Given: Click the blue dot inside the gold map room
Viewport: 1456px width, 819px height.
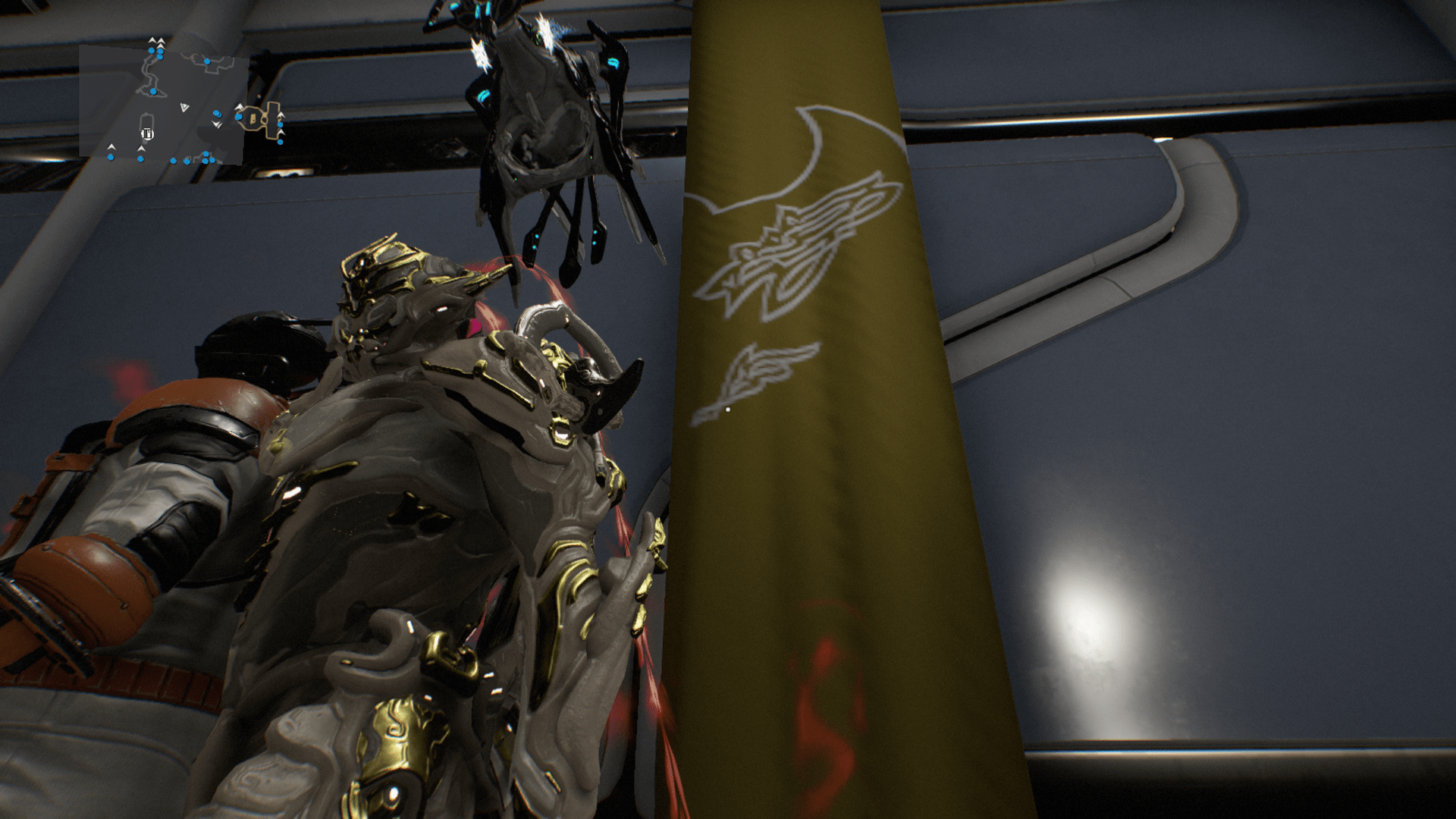Looking at the screenshot, I should tap(239, 117).
